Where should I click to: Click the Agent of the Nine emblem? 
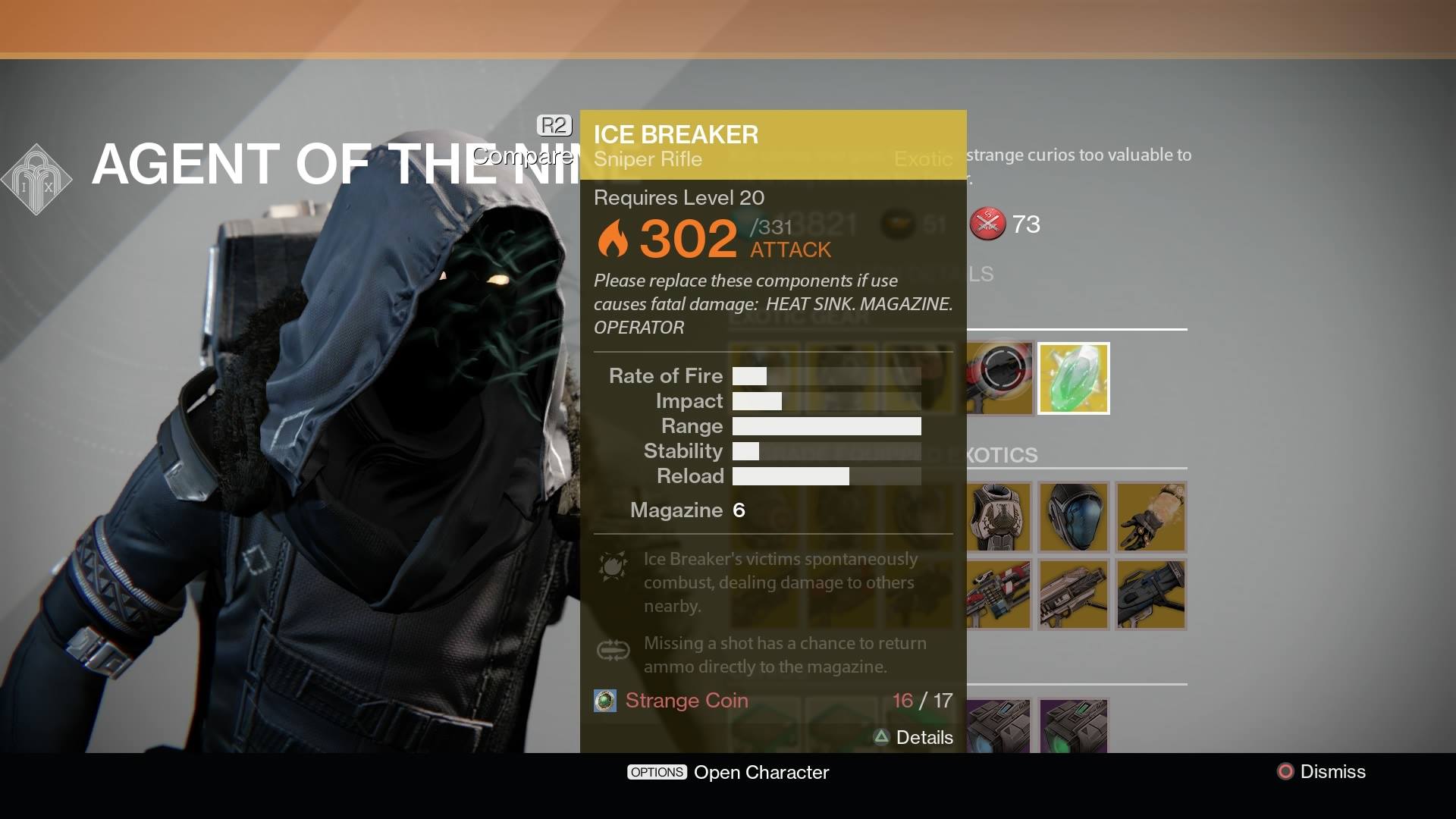36,180
